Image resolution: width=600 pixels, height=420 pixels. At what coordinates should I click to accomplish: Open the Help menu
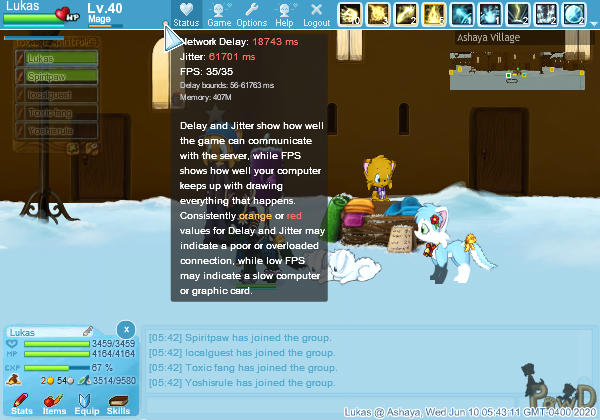point(284,13)
